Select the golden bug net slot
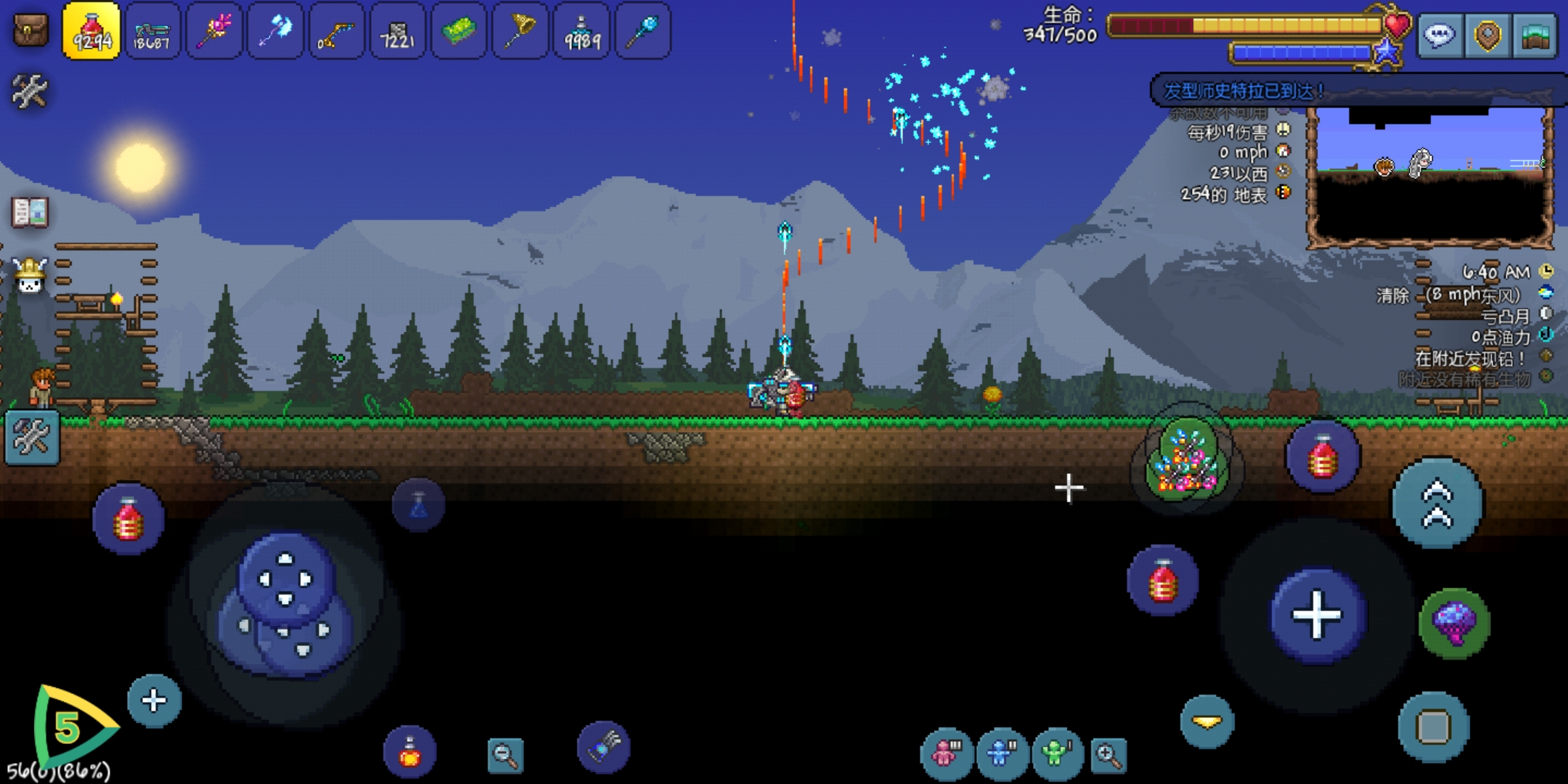Screen dimensions: 1568x784 coord(520,30)
